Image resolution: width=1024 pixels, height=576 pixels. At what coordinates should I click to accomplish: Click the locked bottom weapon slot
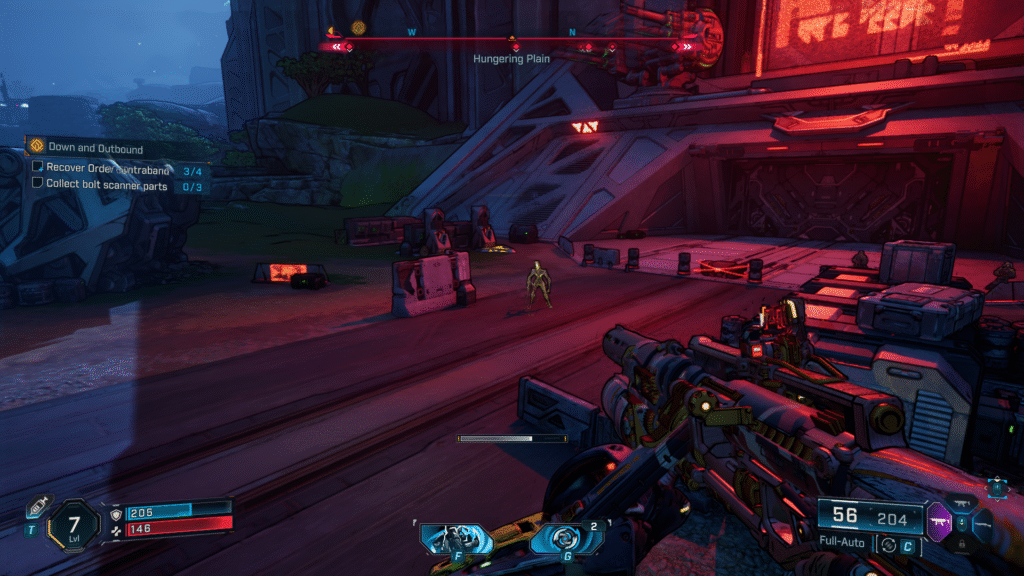click(x=964, y=544)
